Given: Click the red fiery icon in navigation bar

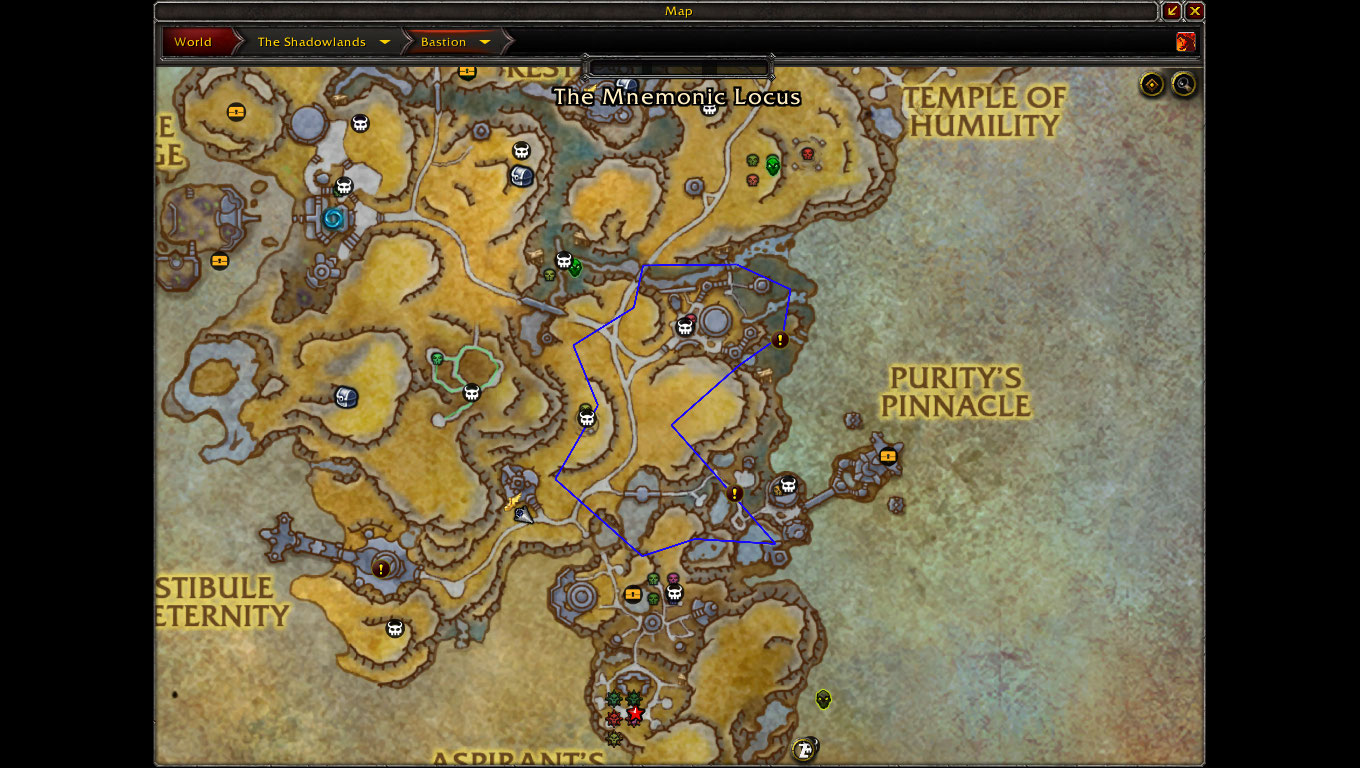Looking at the screenshot, I should [x=1186, y=42].
